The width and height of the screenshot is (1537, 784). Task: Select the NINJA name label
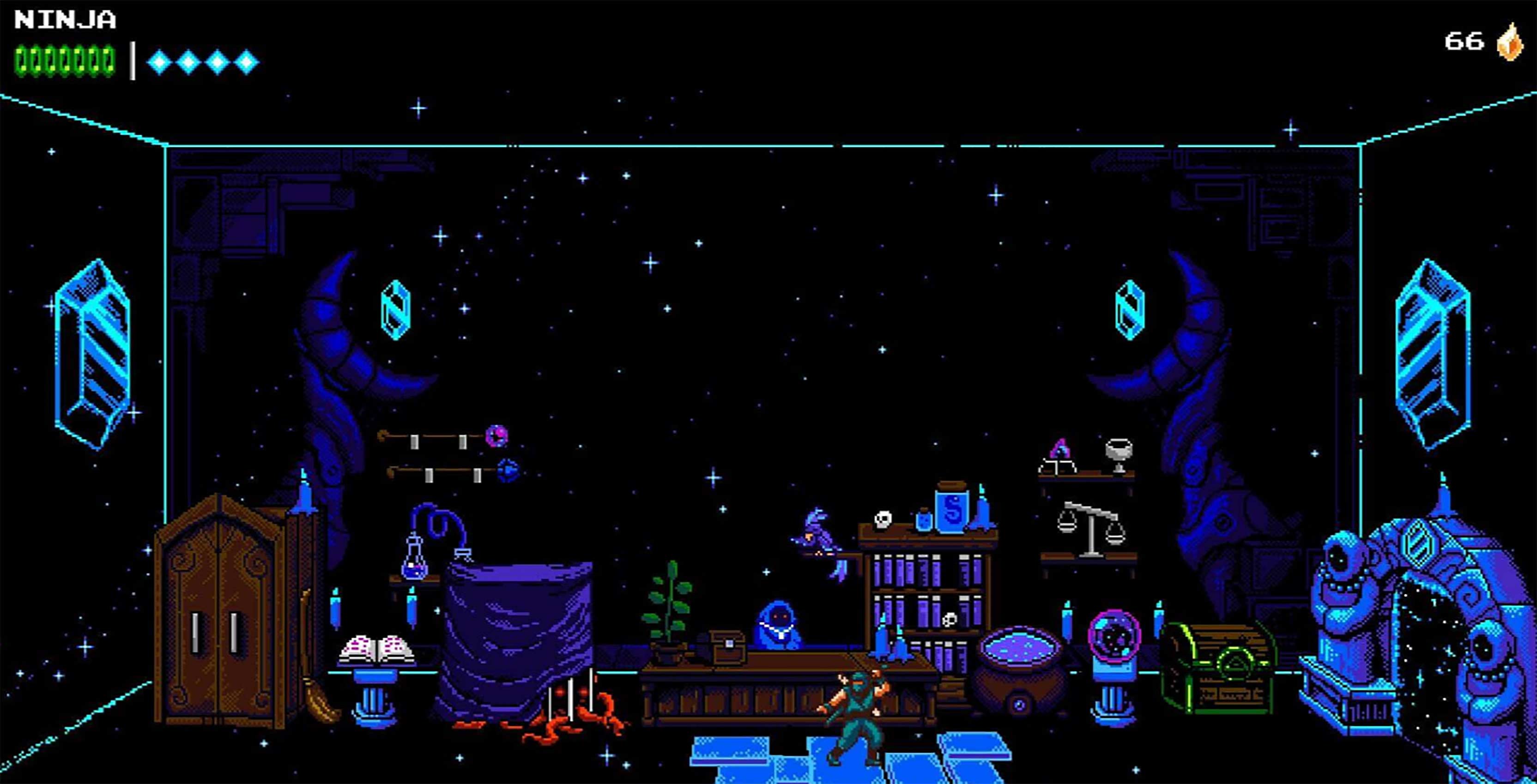pyautogui.click(x=63, y=19)
